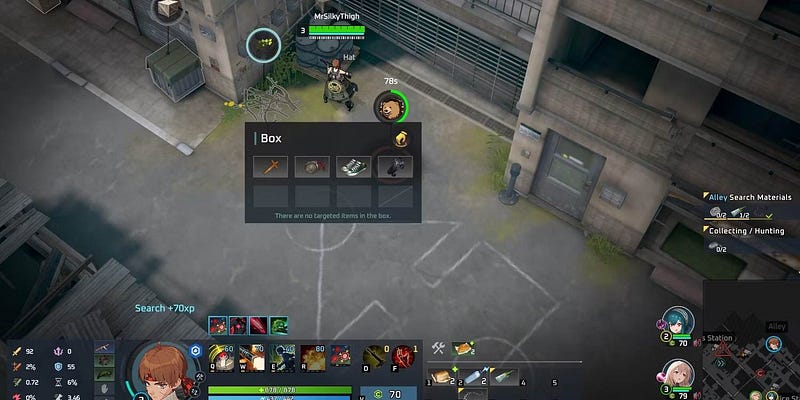The width and height of the screenshot is (800, 400).
Task: Activate the R ability icon
Action: pos(312,357)
